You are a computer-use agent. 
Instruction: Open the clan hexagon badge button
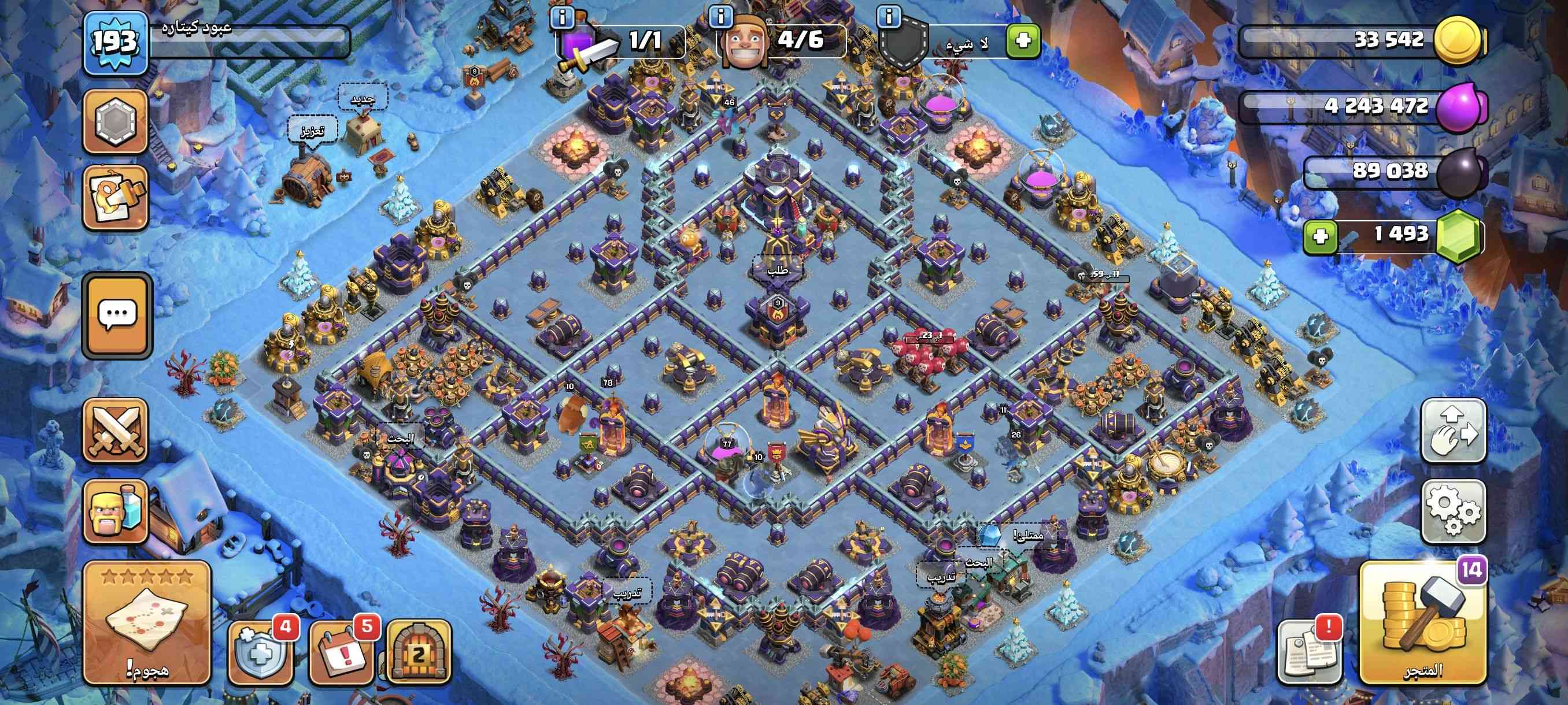point(115,121)
